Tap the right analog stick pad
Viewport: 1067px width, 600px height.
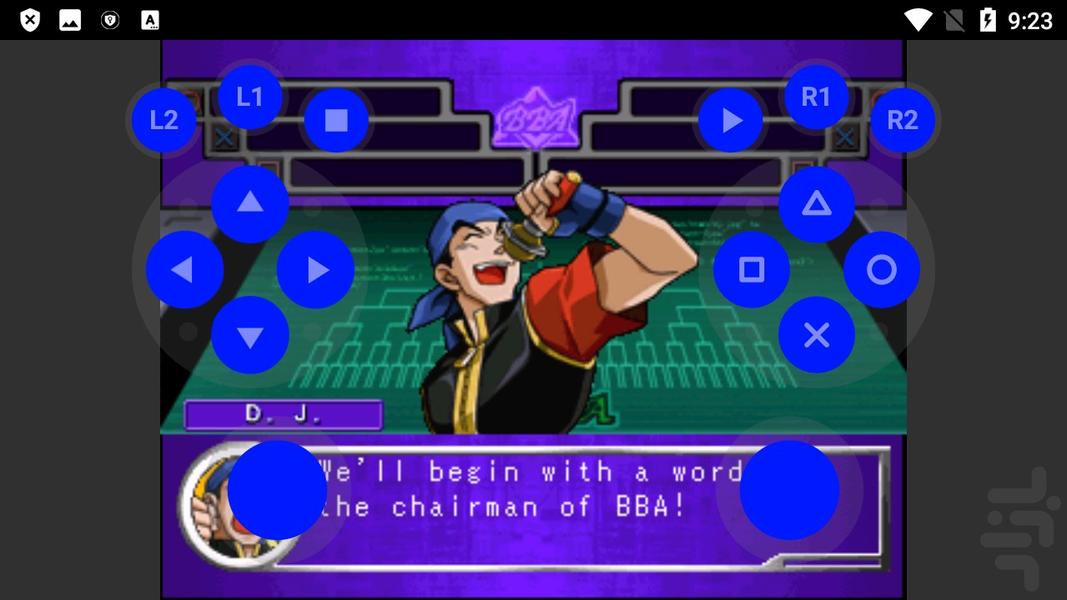[x=789, y=490]
